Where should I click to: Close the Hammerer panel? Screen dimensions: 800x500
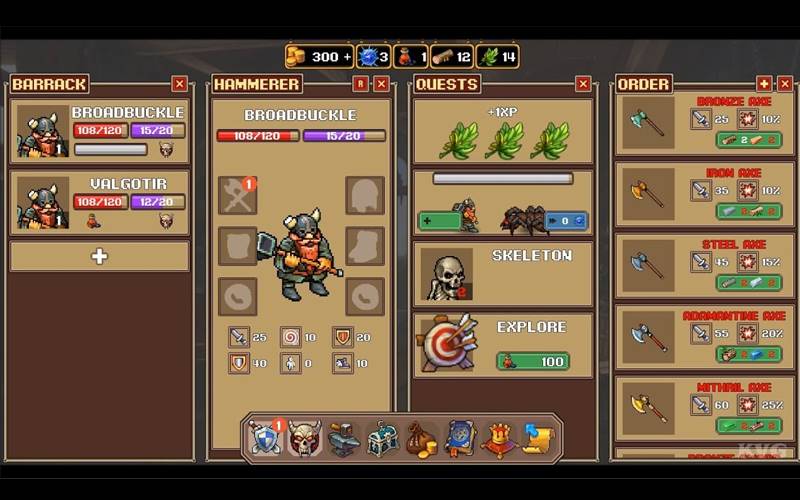coord(381,84)
